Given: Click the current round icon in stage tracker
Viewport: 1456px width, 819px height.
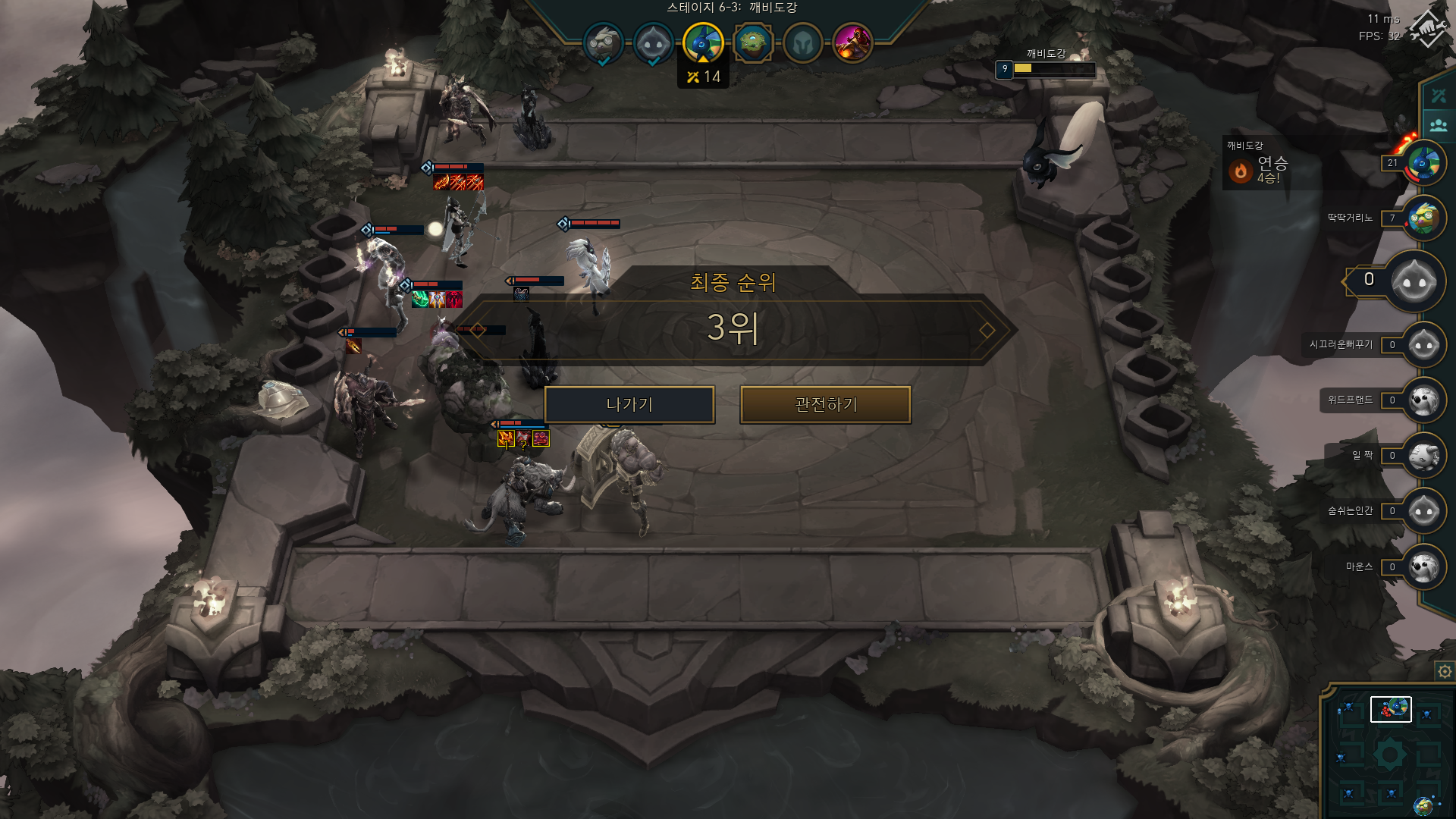Looking at the screenshot, I should (x=703, y=42).
